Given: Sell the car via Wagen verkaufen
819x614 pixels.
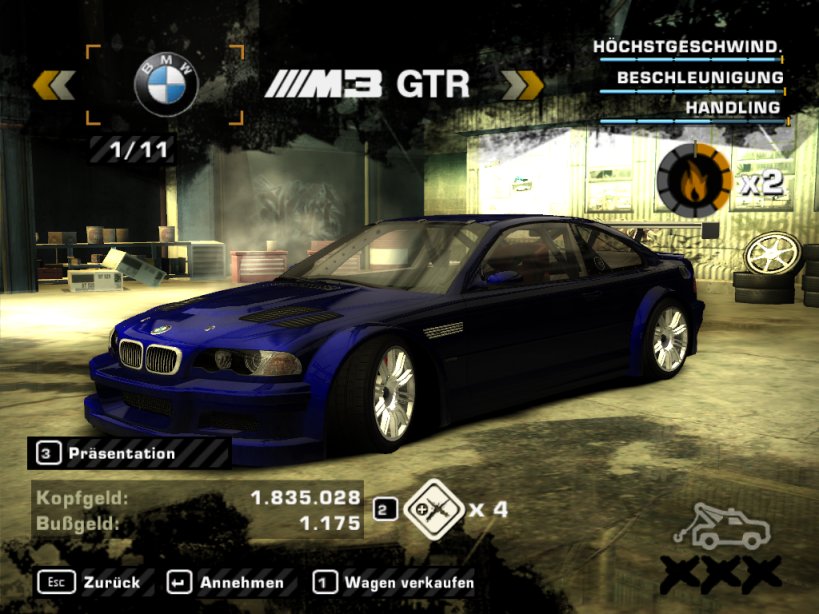Looking at the screenshot, I should [394, 581].
